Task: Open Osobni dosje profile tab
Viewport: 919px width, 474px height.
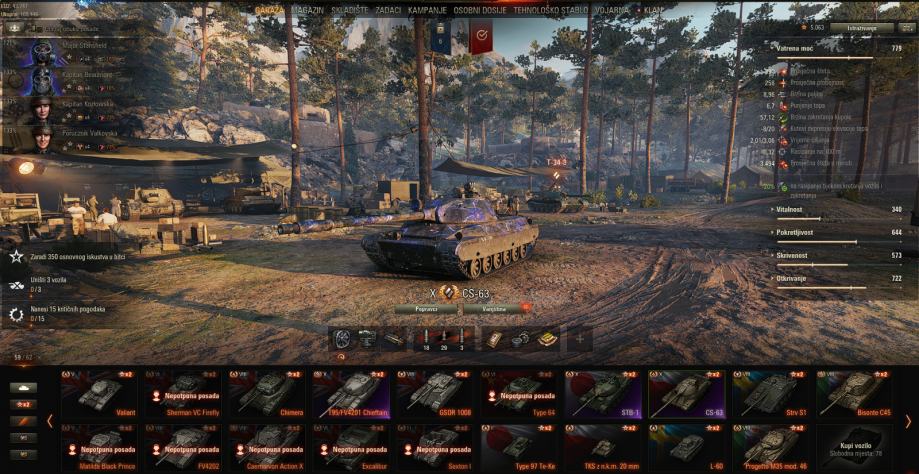Action: (479, 9)
